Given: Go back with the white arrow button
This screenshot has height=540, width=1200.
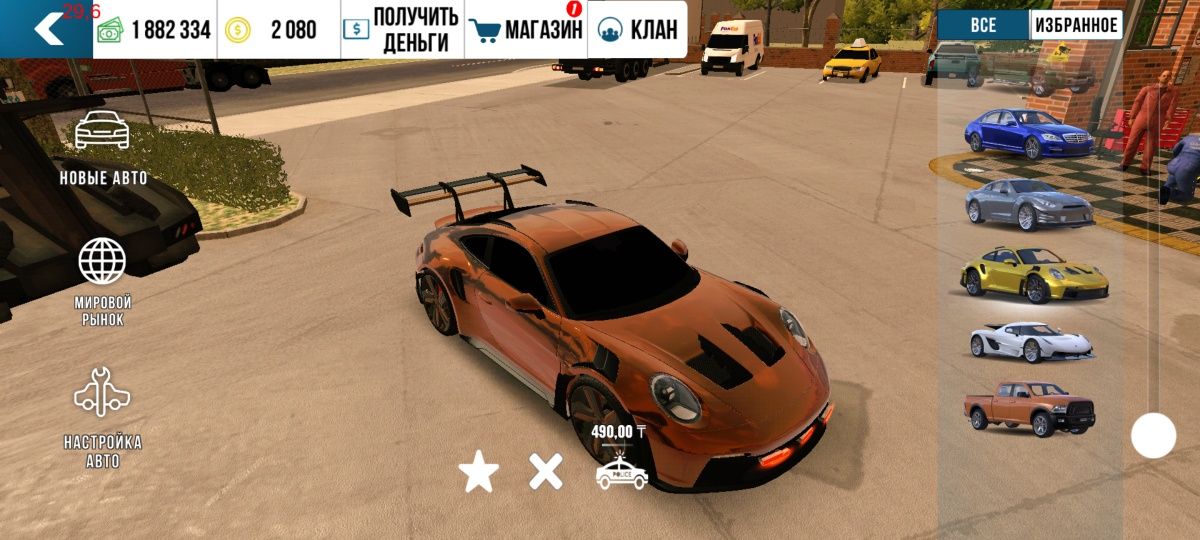Looking at the screenshot, I should click(47, 29).
